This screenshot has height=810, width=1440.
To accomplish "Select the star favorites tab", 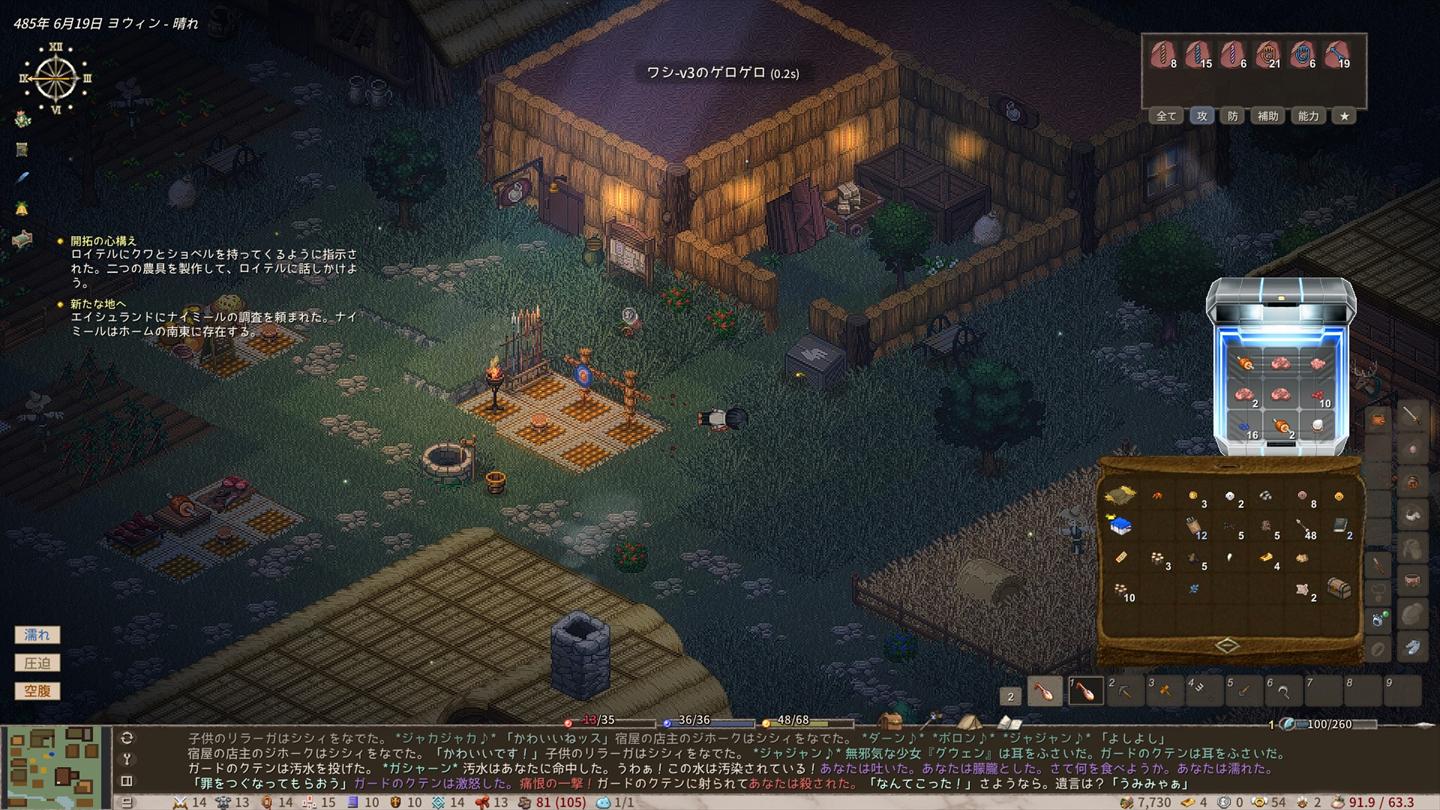I will click(x=1345, y=116).
